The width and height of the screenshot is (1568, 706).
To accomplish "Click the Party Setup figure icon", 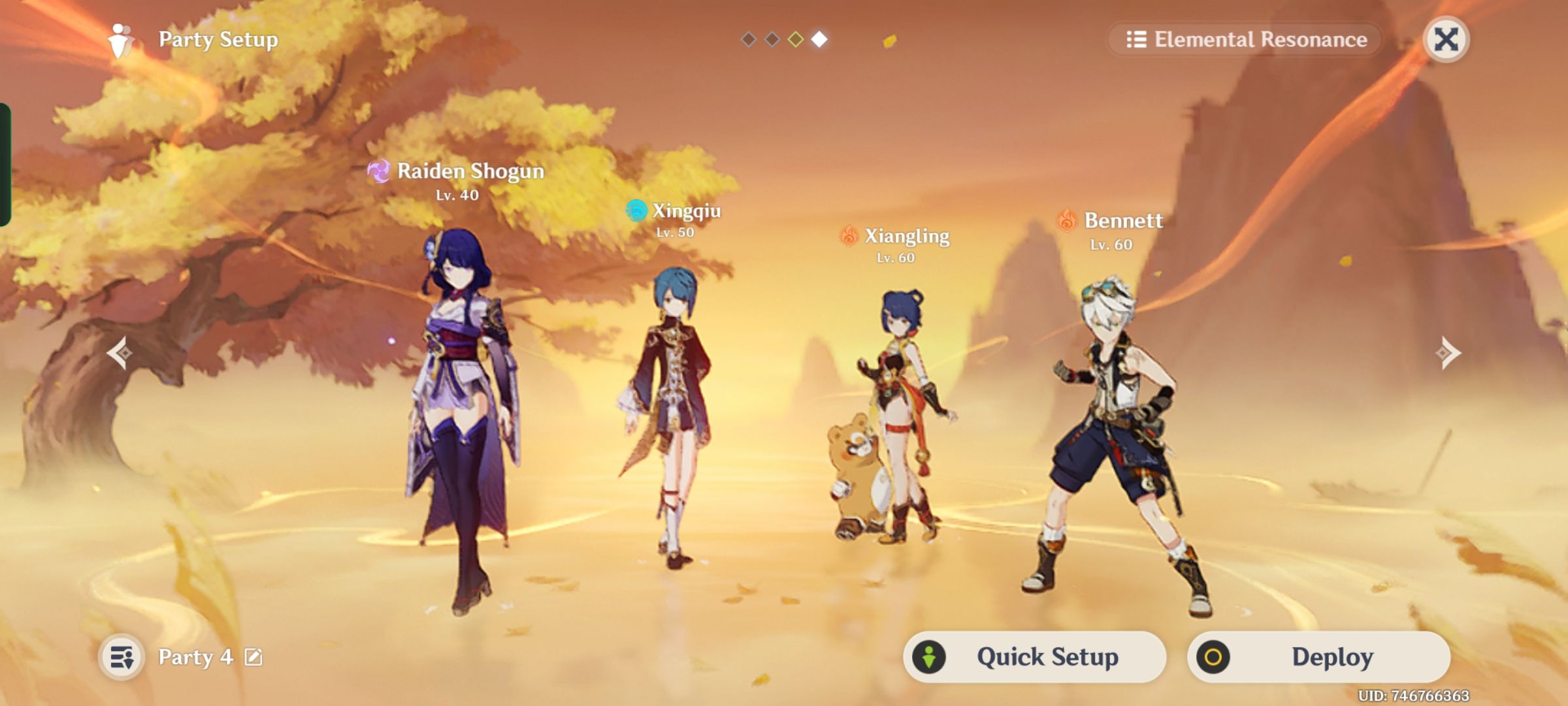I will tap(121, 40).
